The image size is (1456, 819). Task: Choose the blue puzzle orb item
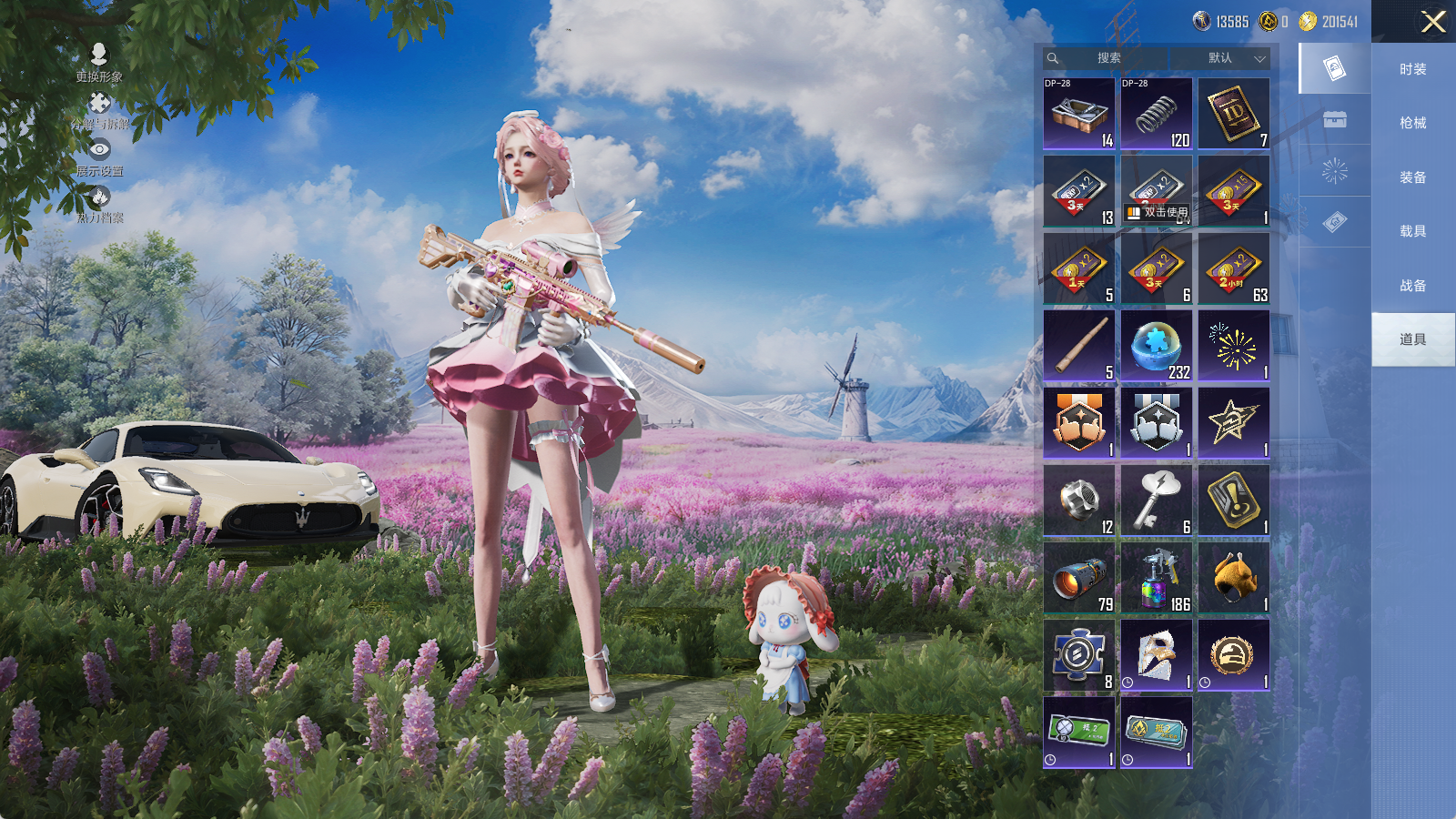[x=1156, y=346]
